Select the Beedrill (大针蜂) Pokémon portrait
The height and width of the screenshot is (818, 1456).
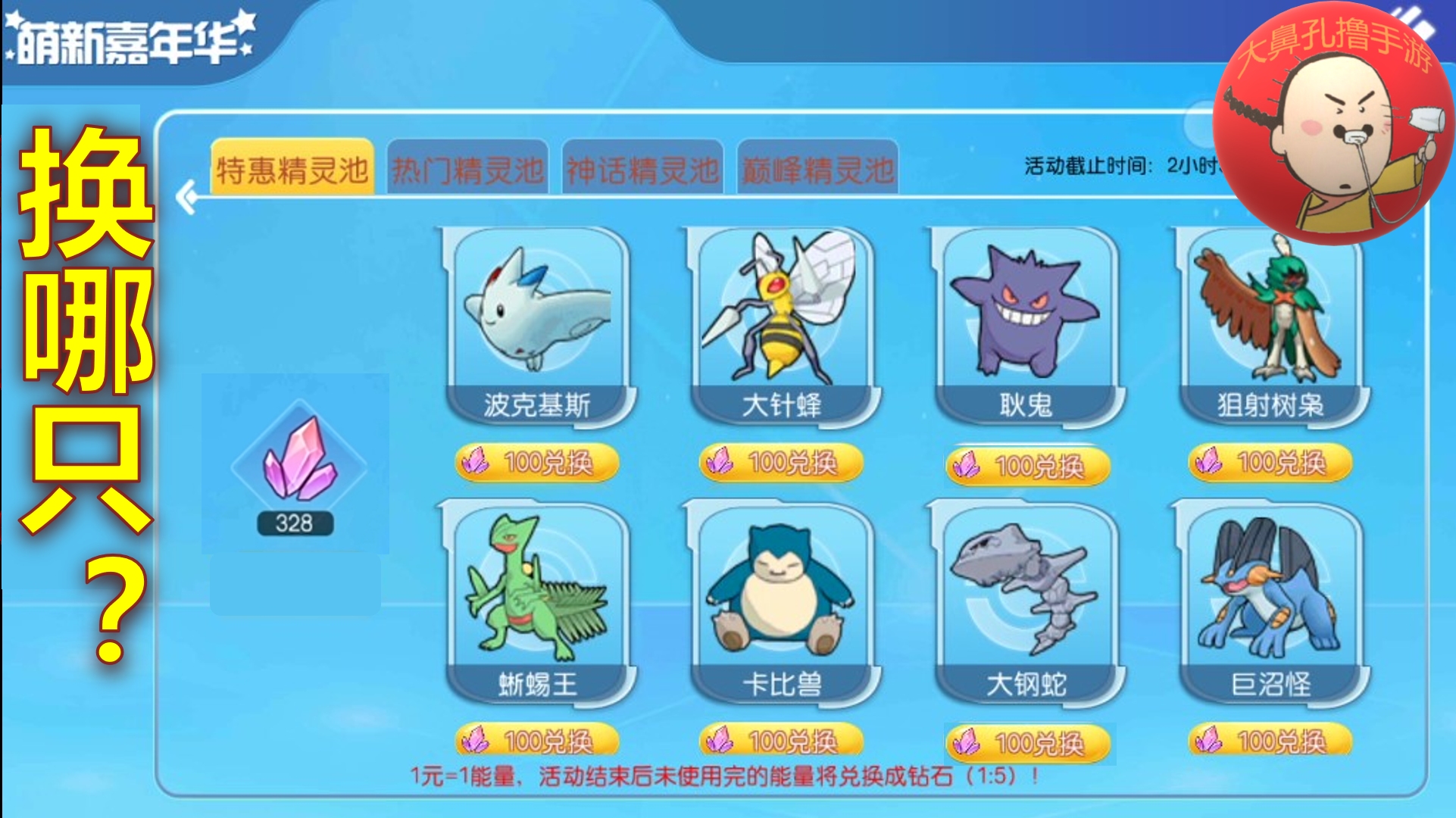(x=780, y=318)
